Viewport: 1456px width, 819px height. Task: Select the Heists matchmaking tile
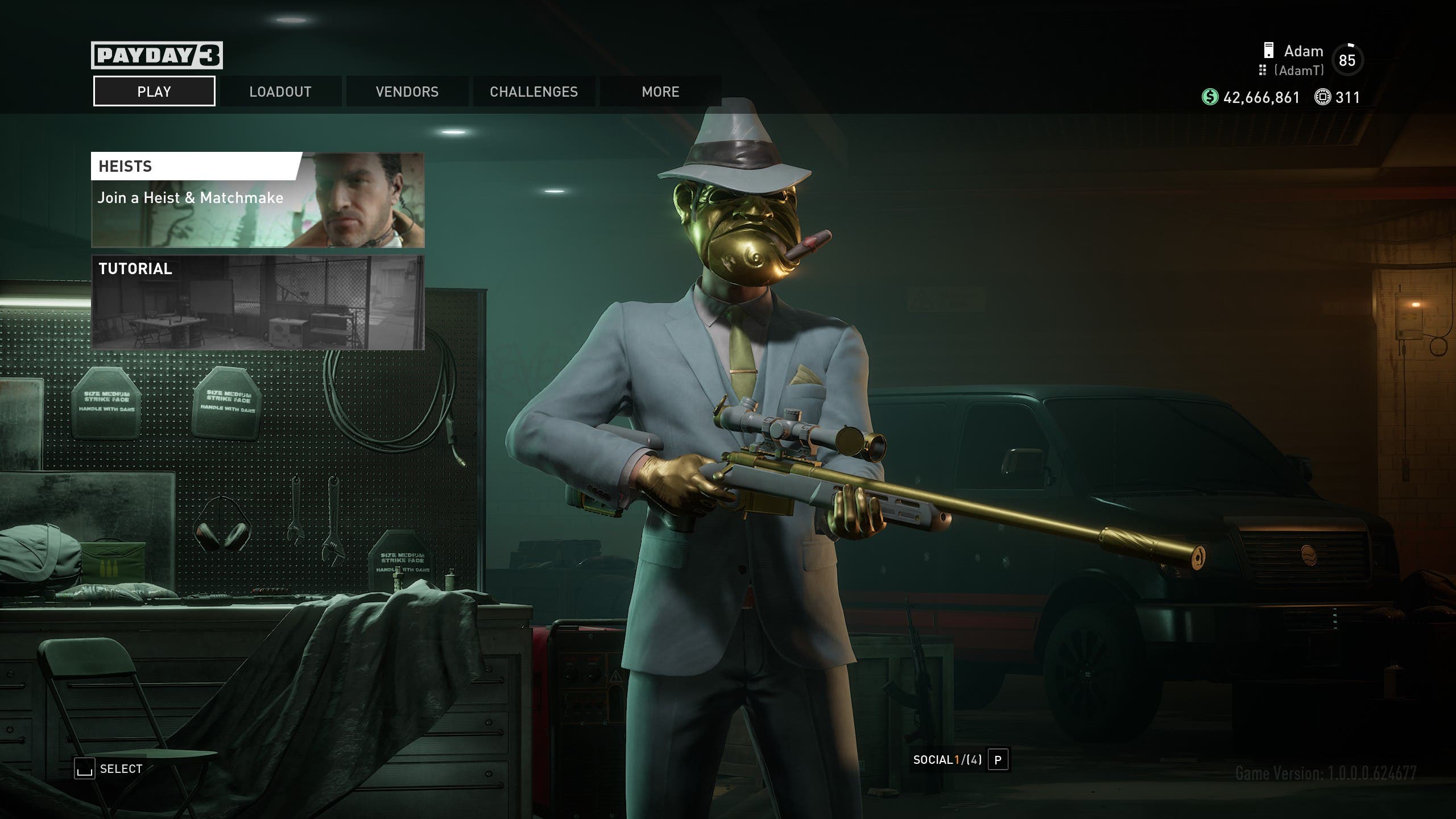[x=258, y=200]
